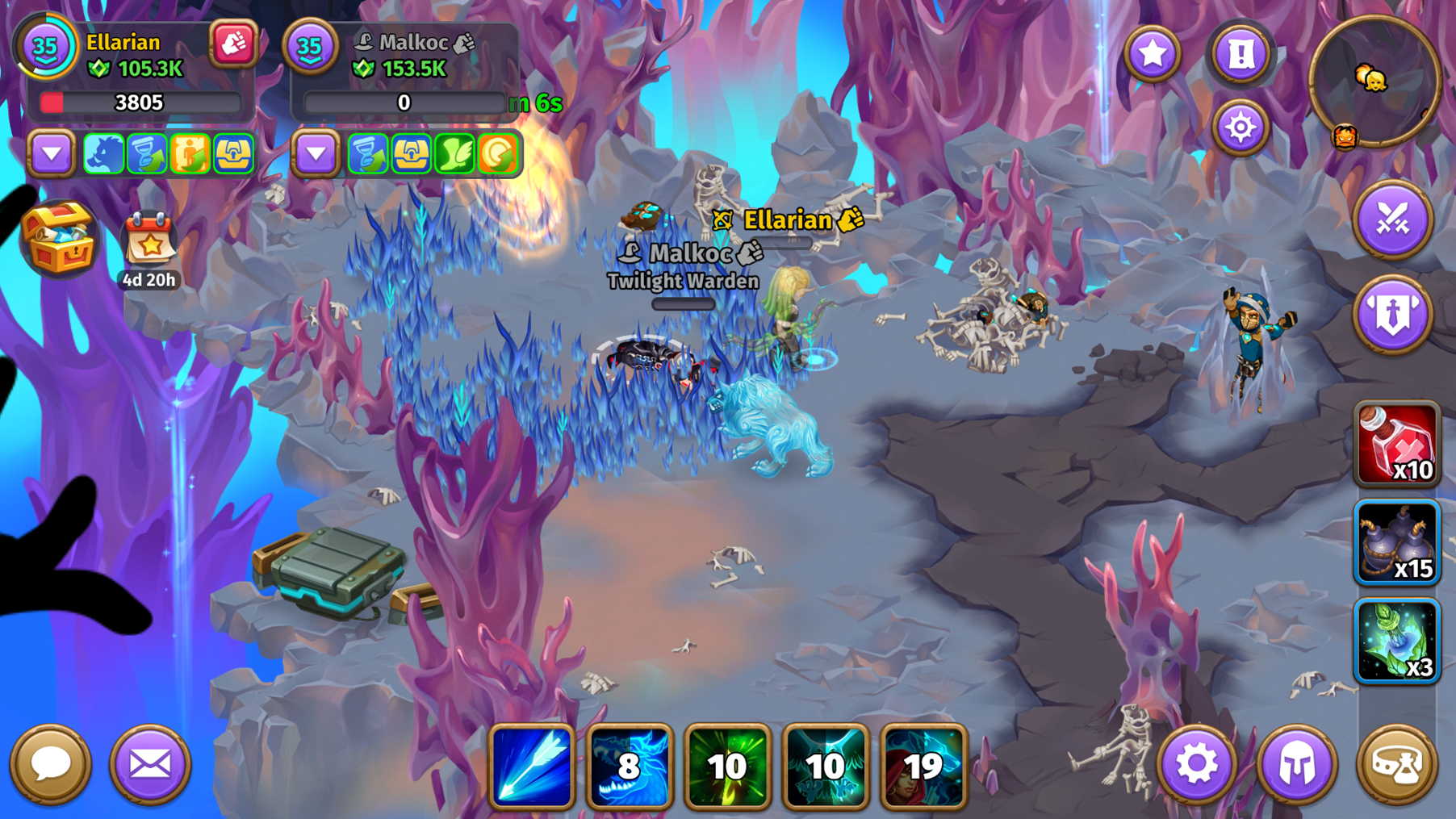Fire the blue arrow basic attack skill
Screen dimensions: 1456x819
[x=532, y=766]
